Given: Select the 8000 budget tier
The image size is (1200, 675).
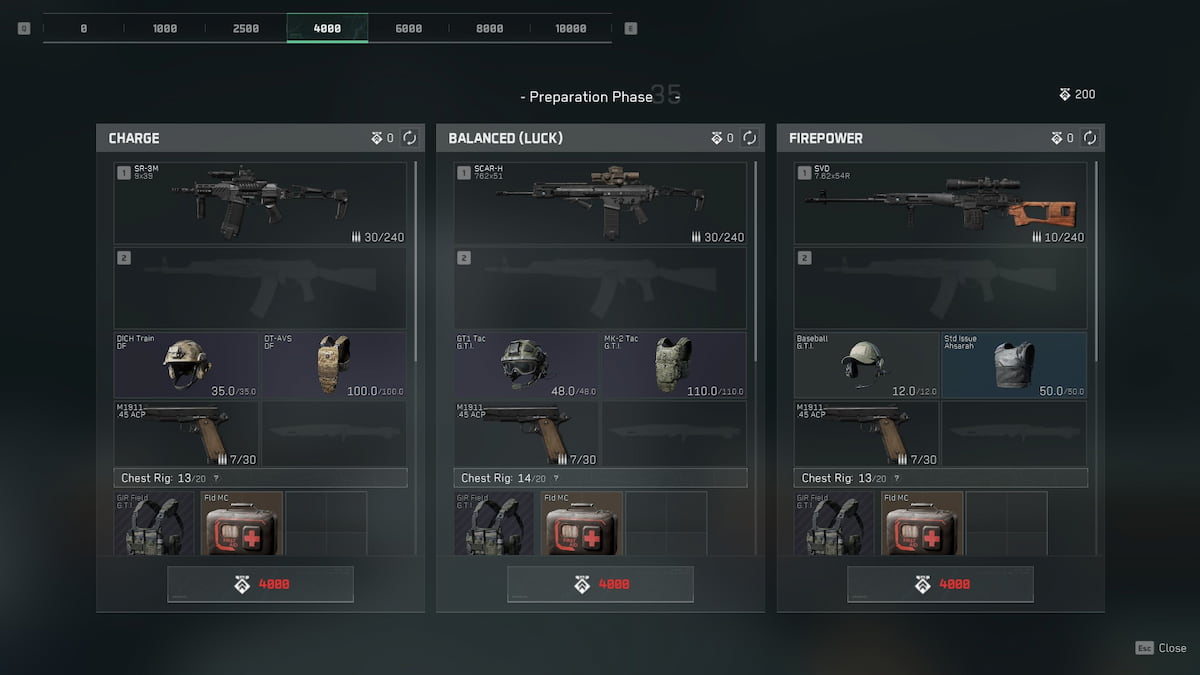Looking at the screenshot, I should pyautogui.click(x=489, y=28).
